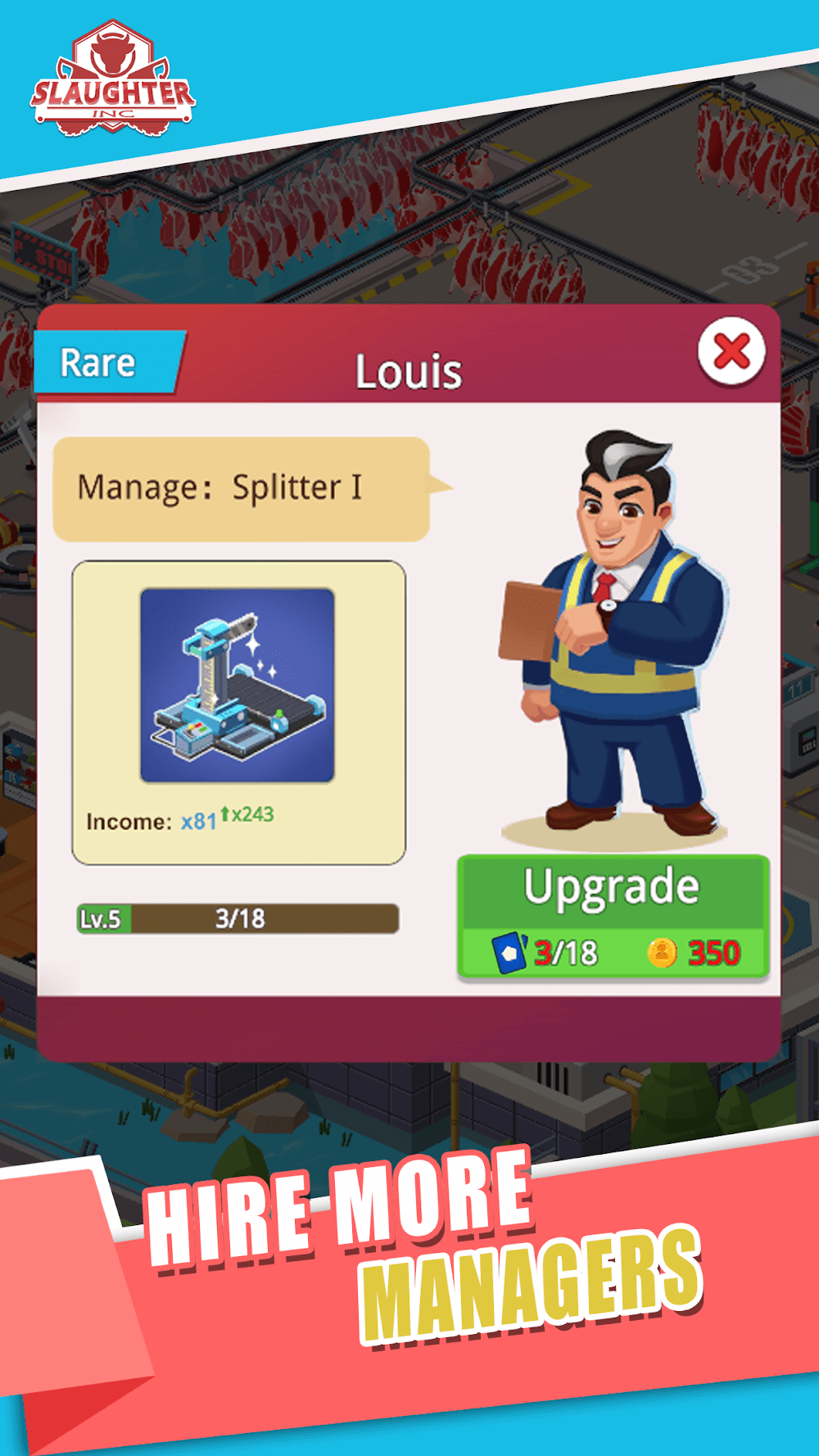
Task: Close the Louis manager dialog
Action: pos(731,352)
